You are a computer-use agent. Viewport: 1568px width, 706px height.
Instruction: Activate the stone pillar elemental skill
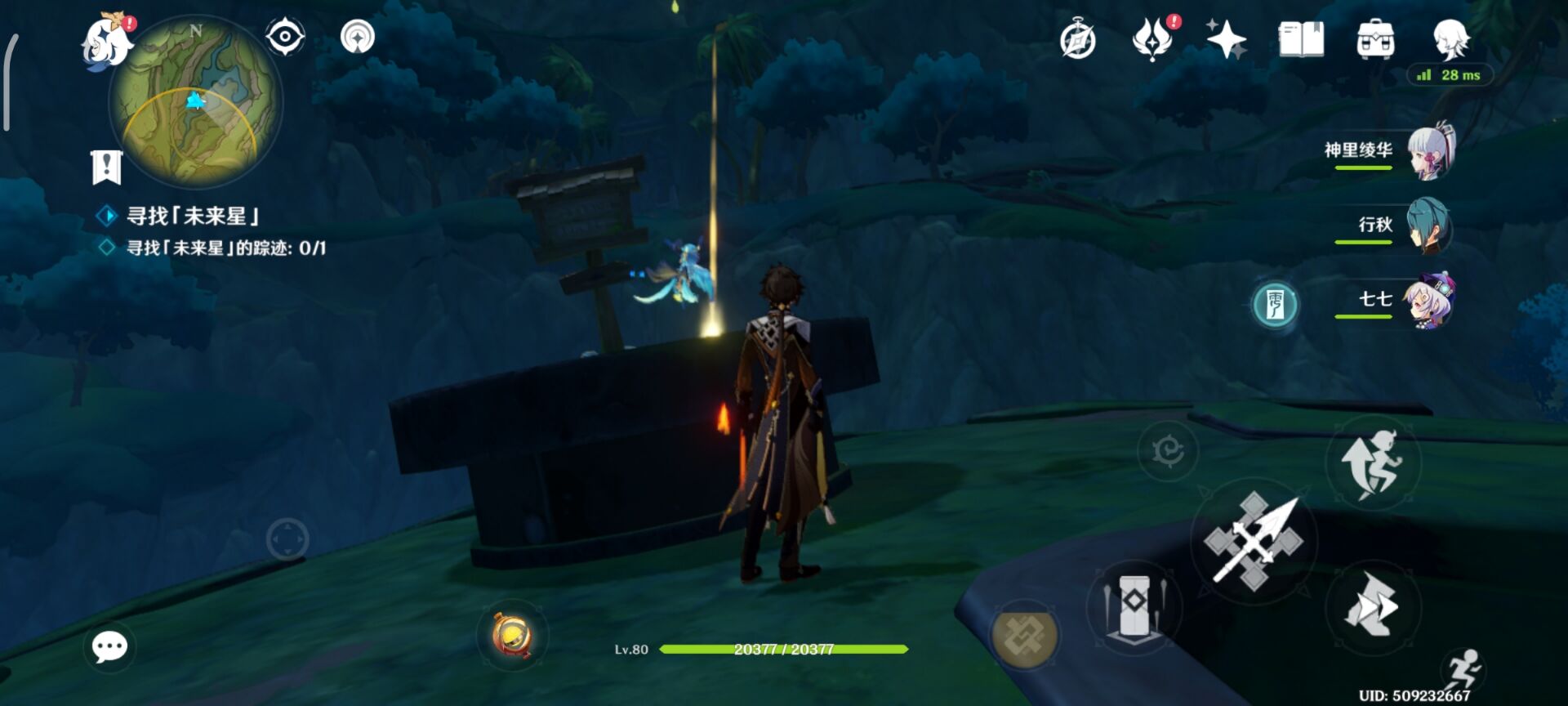(1134, 606)
